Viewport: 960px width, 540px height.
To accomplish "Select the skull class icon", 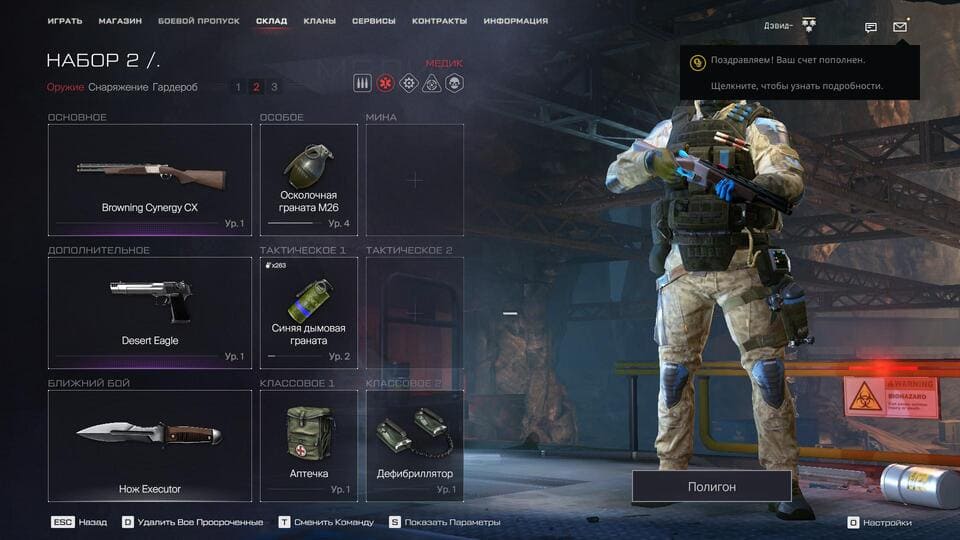I will [453, 83].
